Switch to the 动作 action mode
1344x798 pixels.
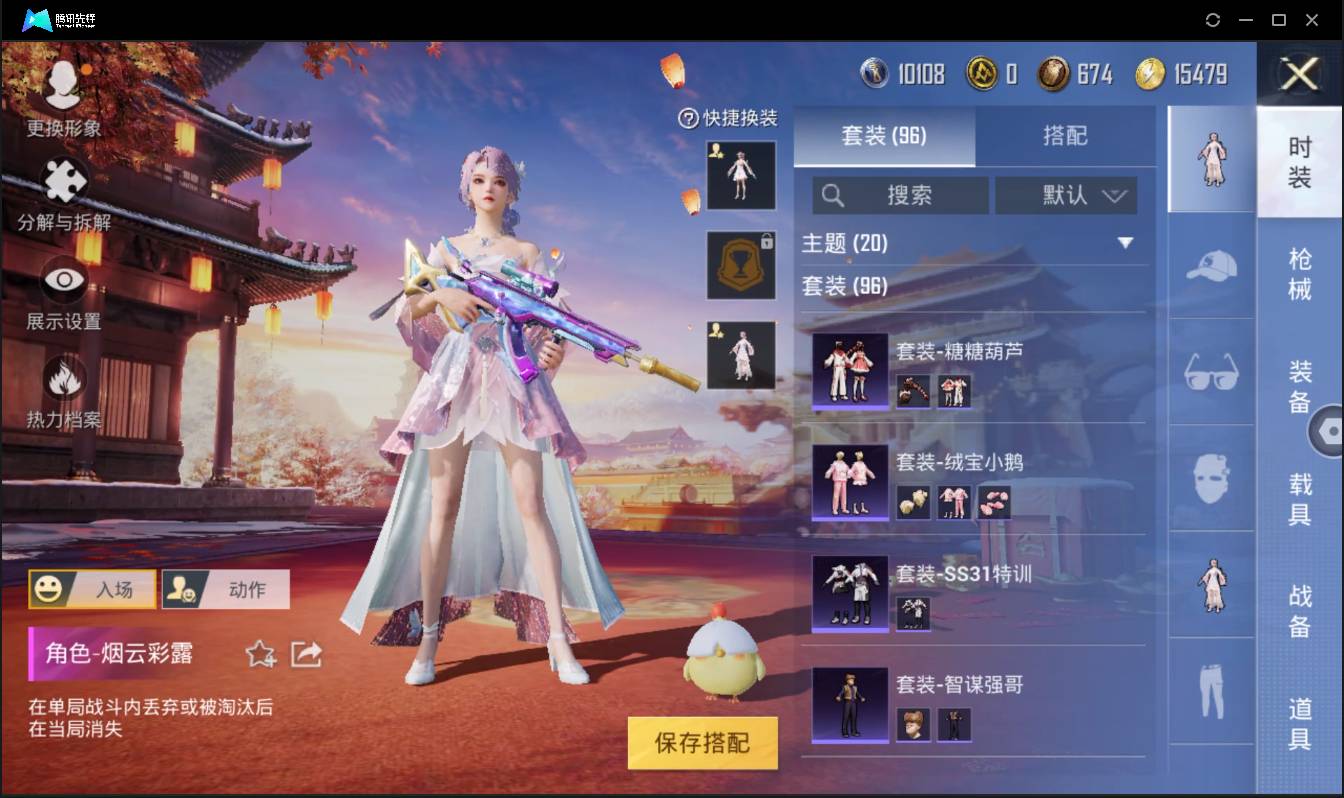(224, 589)
